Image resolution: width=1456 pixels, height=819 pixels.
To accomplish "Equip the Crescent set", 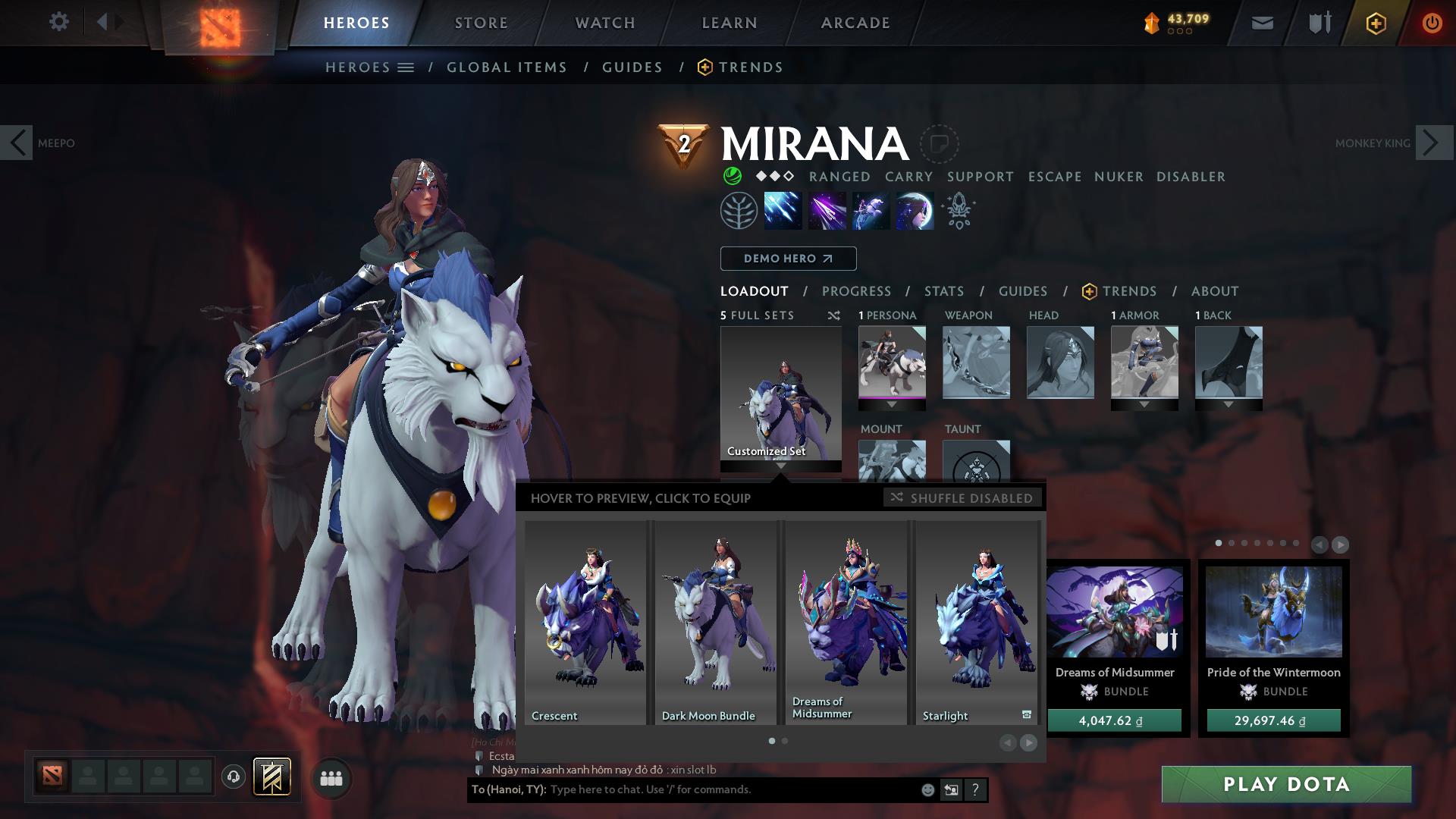I will click(585, 622).
